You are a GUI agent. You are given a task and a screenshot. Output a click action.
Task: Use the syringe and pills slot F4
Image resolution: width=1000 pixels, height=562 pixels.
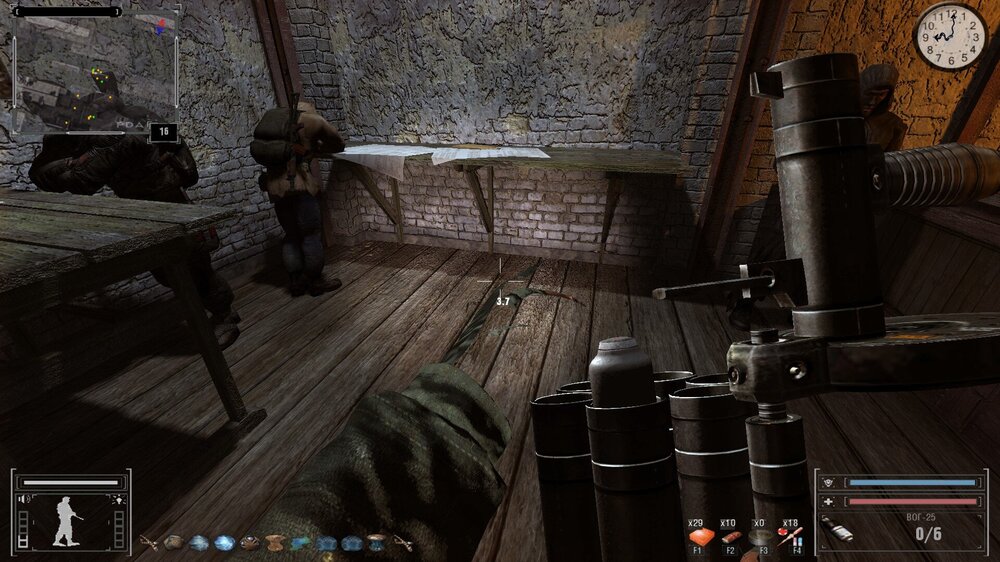pyautogui.click(x=793, y=537)
